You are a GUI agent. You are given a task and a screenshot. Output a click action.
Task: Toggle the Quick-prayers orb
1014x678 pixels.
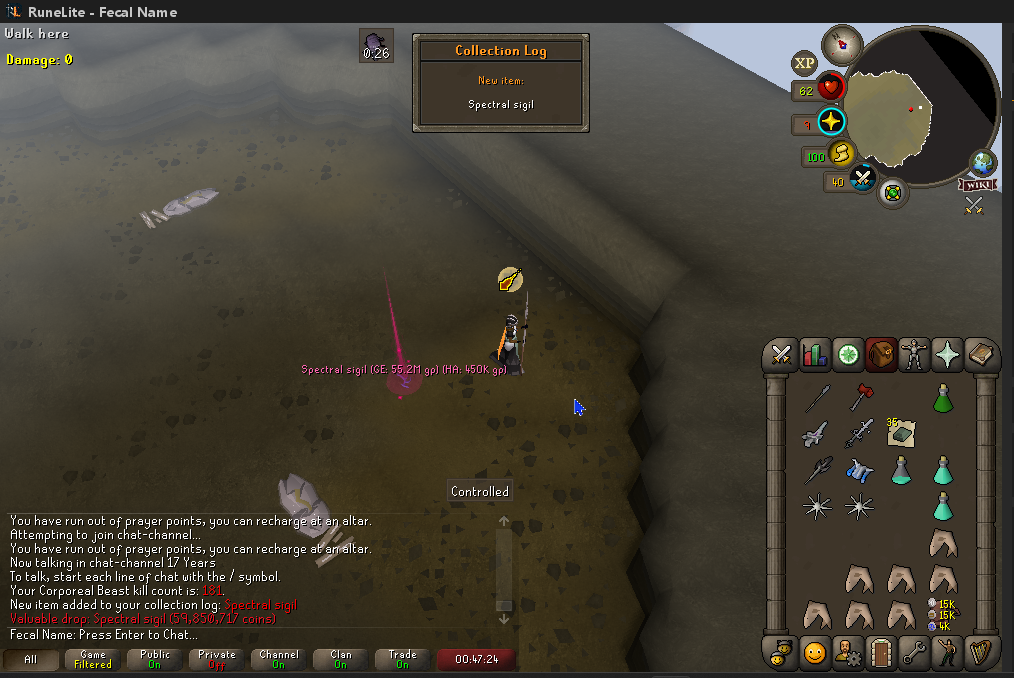[x=831, y=122]
